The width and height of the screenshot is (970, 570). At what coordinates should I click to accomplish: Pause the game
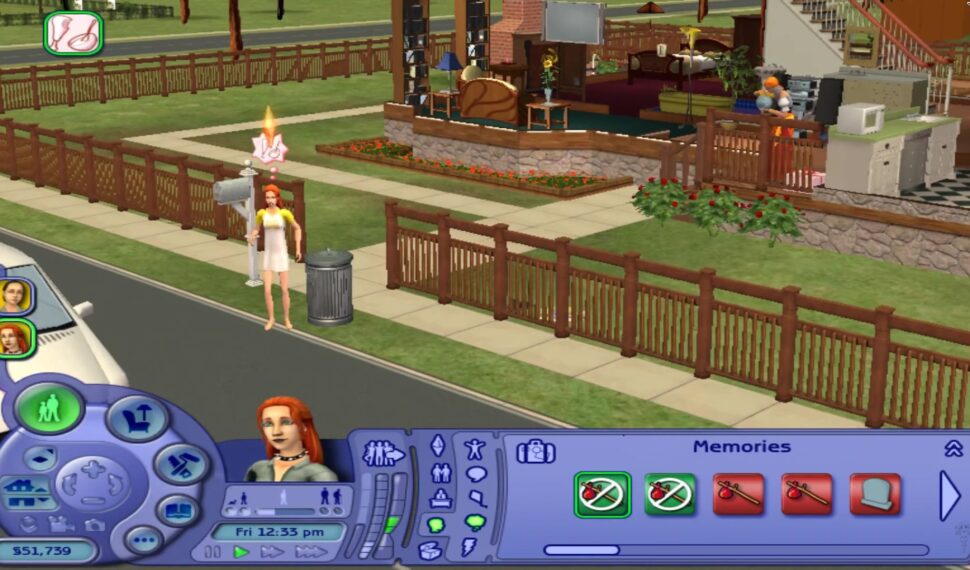tap(211, 552)
